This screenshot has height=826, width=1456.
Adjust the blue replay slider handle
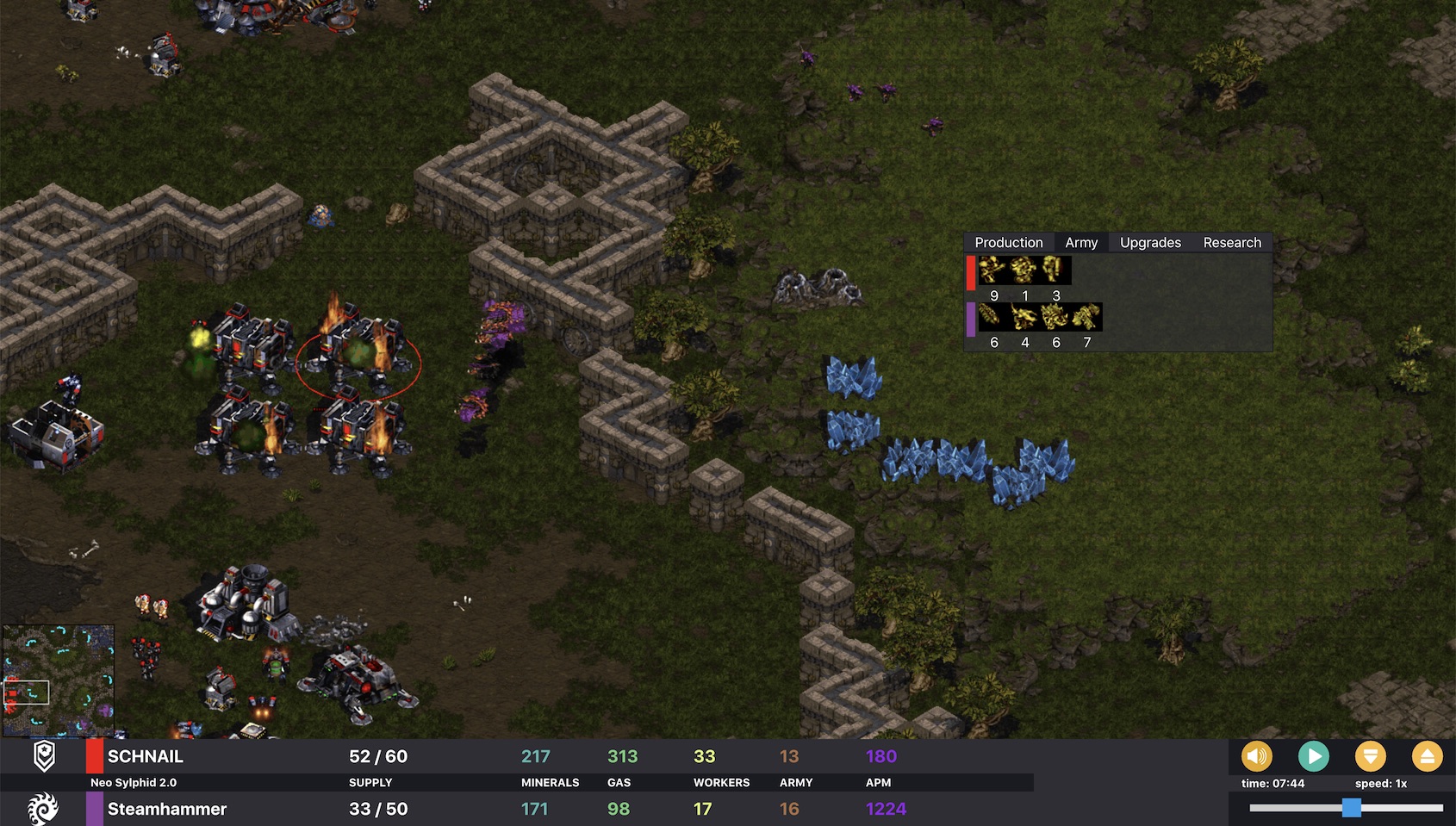pos(1351,807)
